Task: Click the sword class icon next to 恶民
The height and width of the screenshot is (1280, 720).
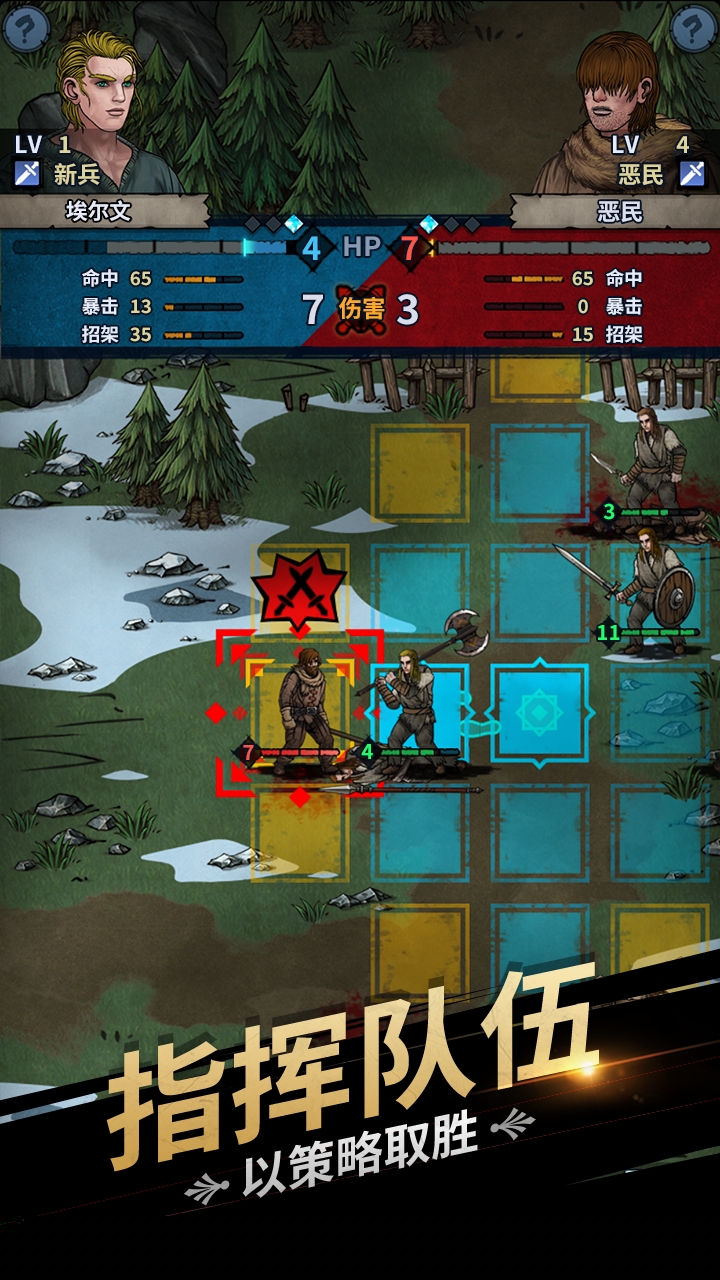Action: (692, 174)
